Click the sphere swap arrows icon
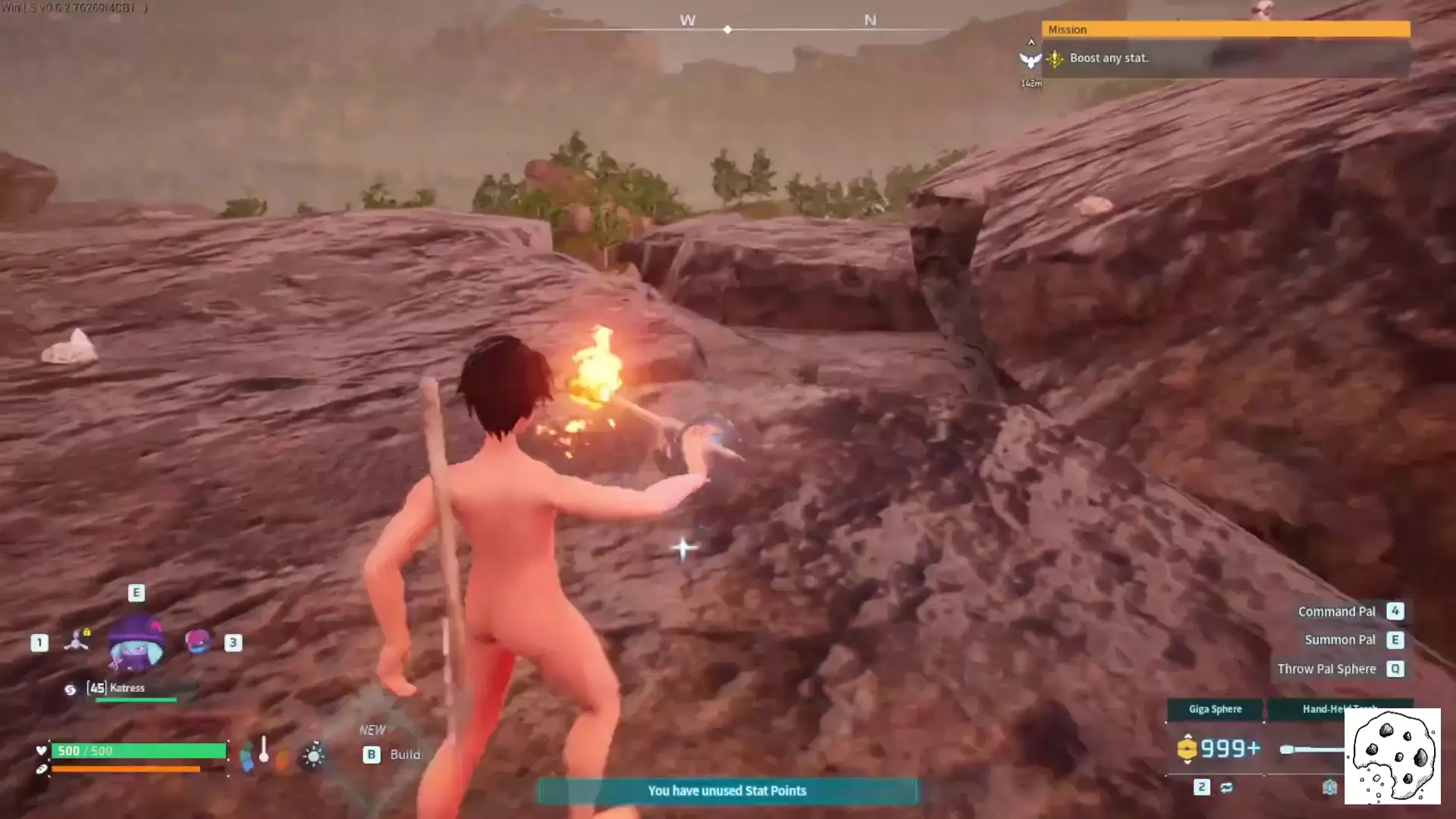Image resolution: width=1456 pixels, height=819 pixels. click(1226, 787)
